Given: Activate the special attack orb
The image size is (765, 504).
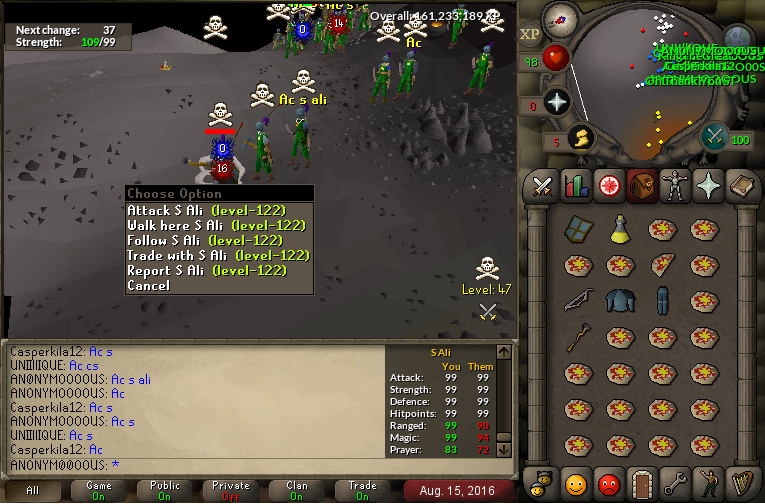Looking at the screenshot, I should point(714,137).
